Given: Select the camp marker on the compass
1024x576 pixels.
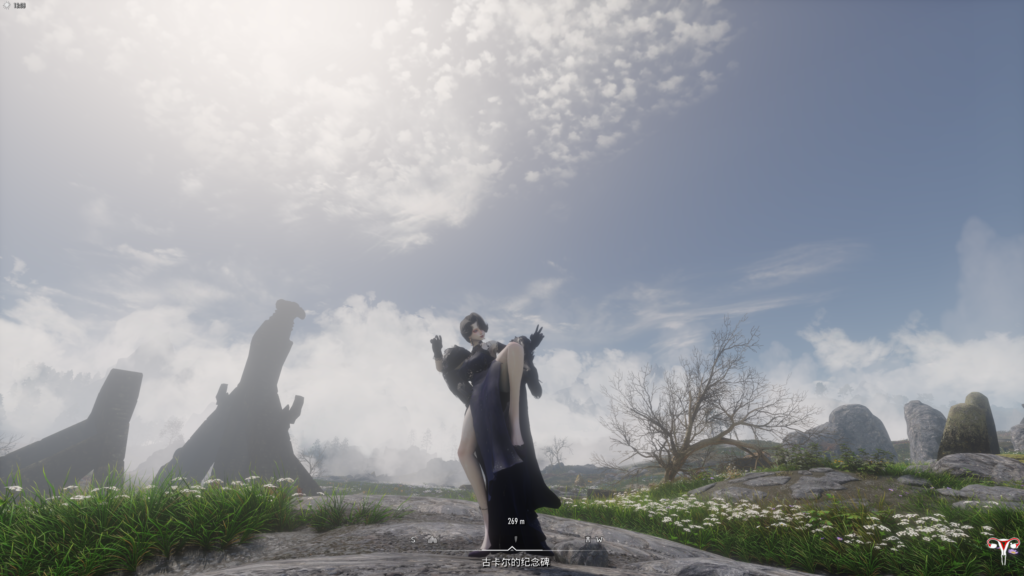Looking at the screenshot, I should [x=432, y=539].
